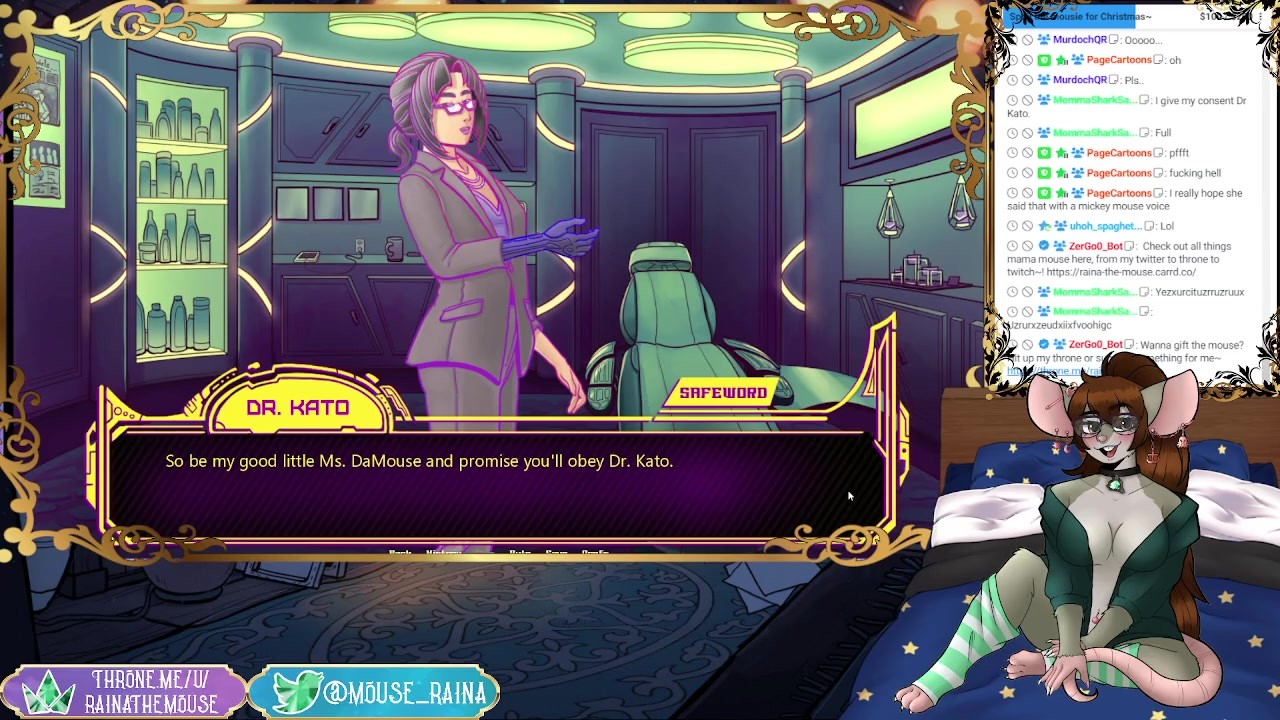Open the dialogue History log
Viewport: 1280px width, 720px height.
point(444,552)
